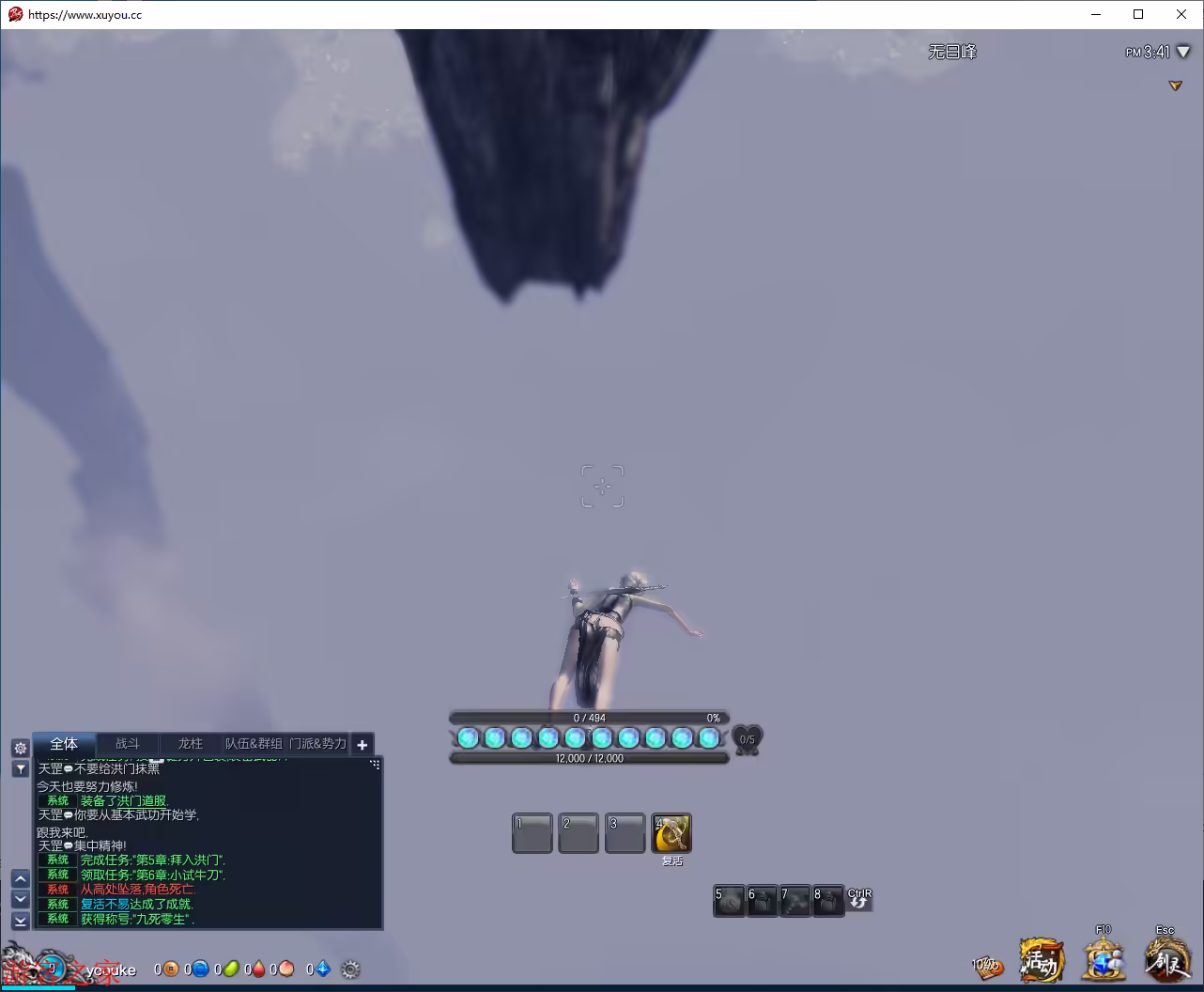The image size is (1204, 992).
Task: Close the game window
Action: point(1181,14)
